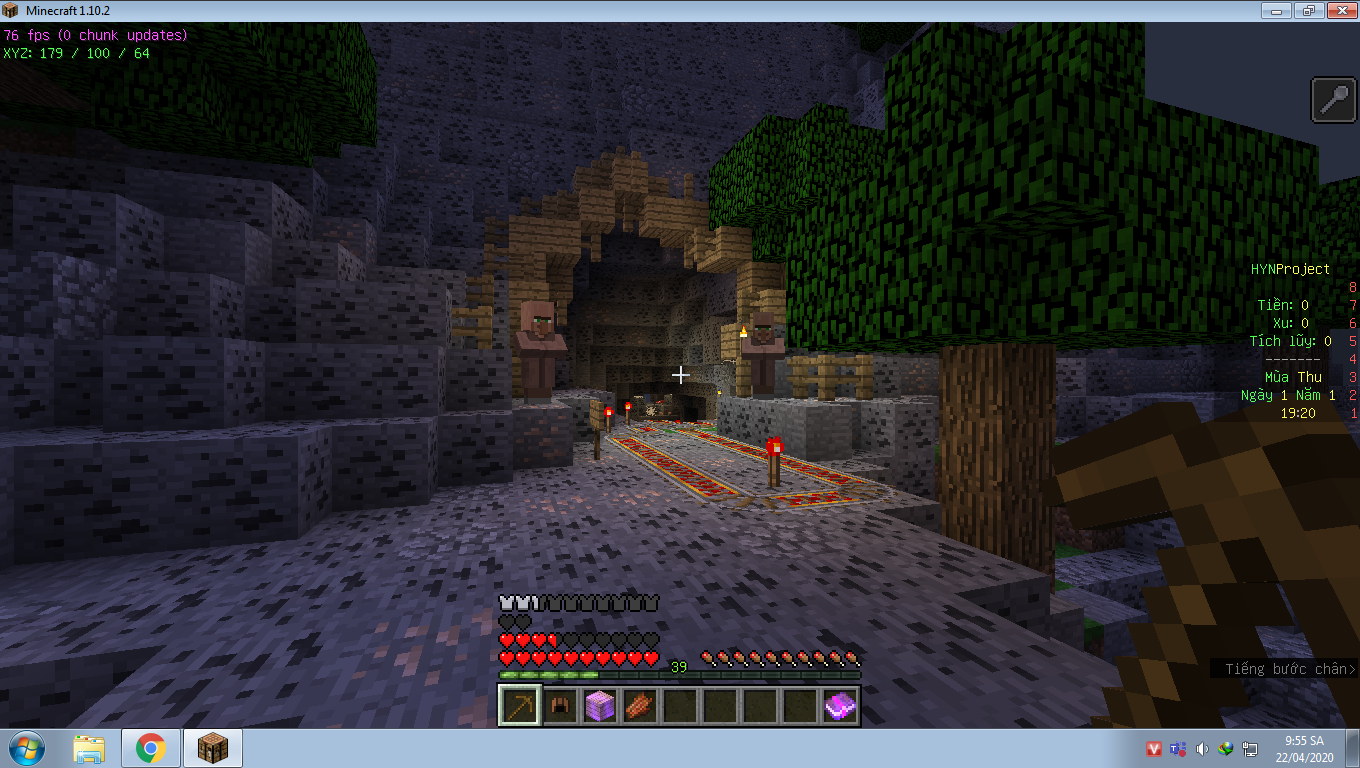
Task: Select the wooden pickaxe hotbar slot
Action: click(519, 706)
